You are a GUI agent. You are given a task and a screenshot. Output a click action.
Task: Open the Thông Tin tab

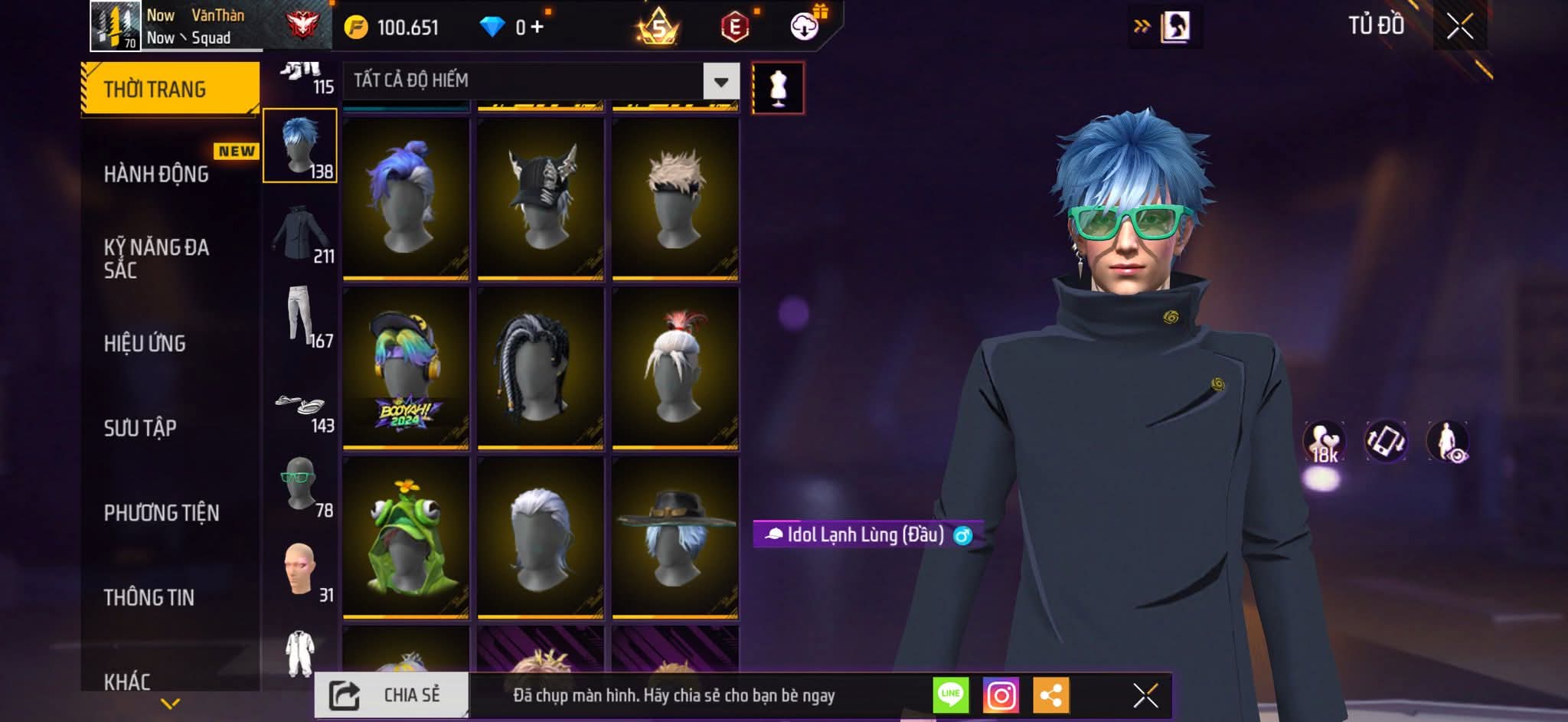149,596
